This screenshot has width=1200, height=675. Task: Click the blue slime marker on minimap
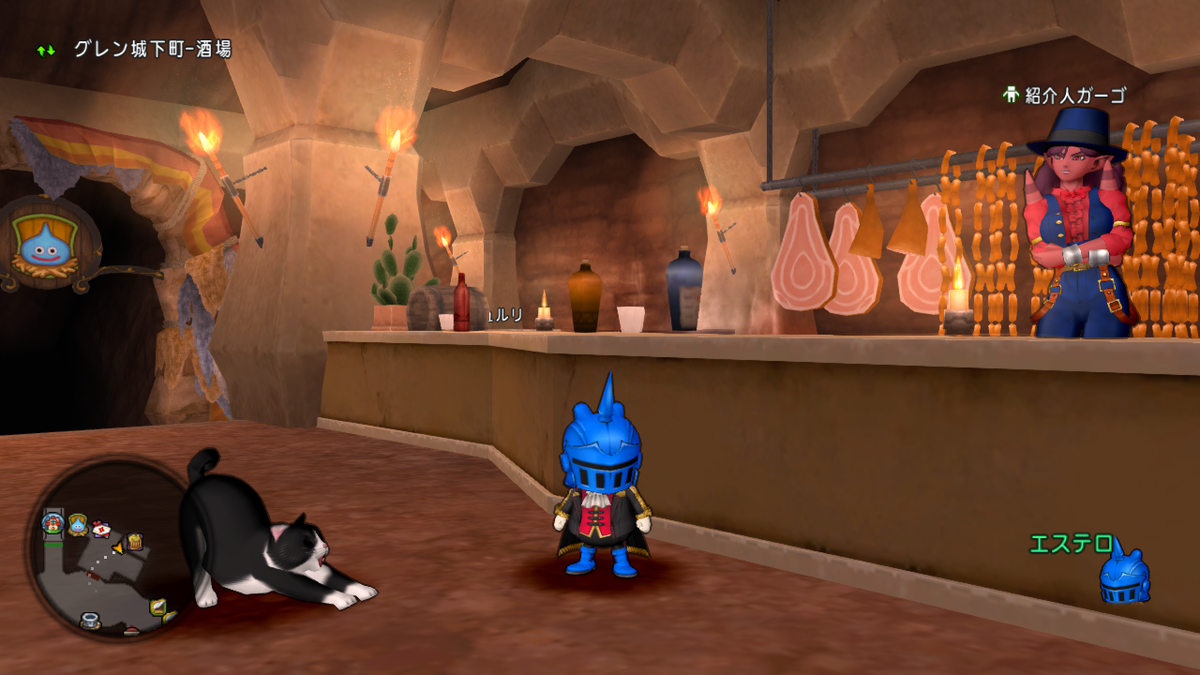(x=78, y=522)
